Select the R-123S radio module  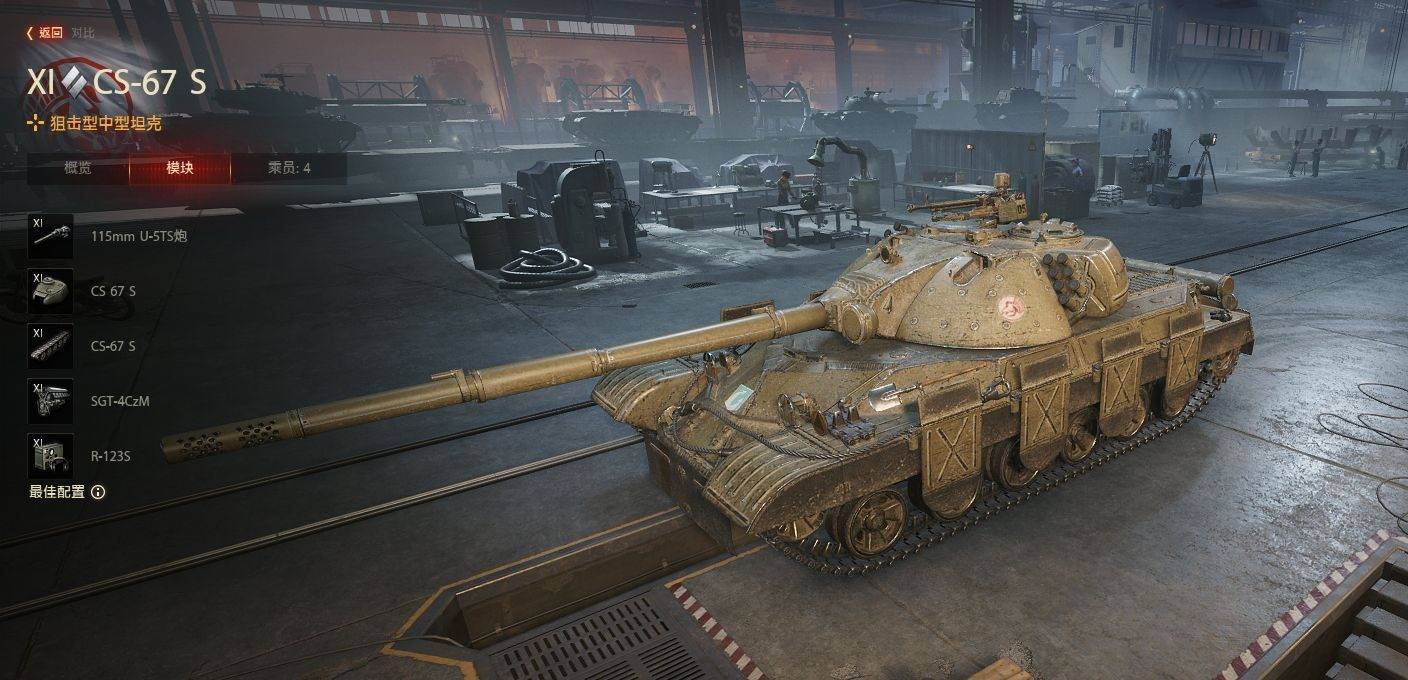(50, 456)
